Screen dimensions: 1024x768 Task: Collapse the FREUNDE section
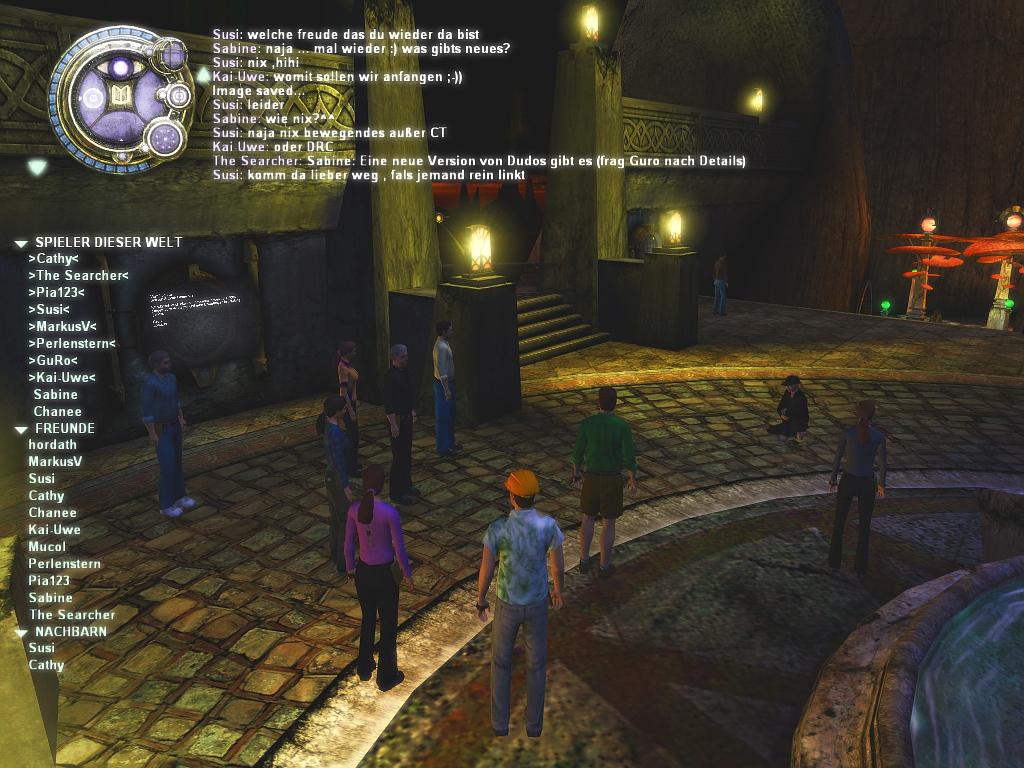(x=20, y=429)
